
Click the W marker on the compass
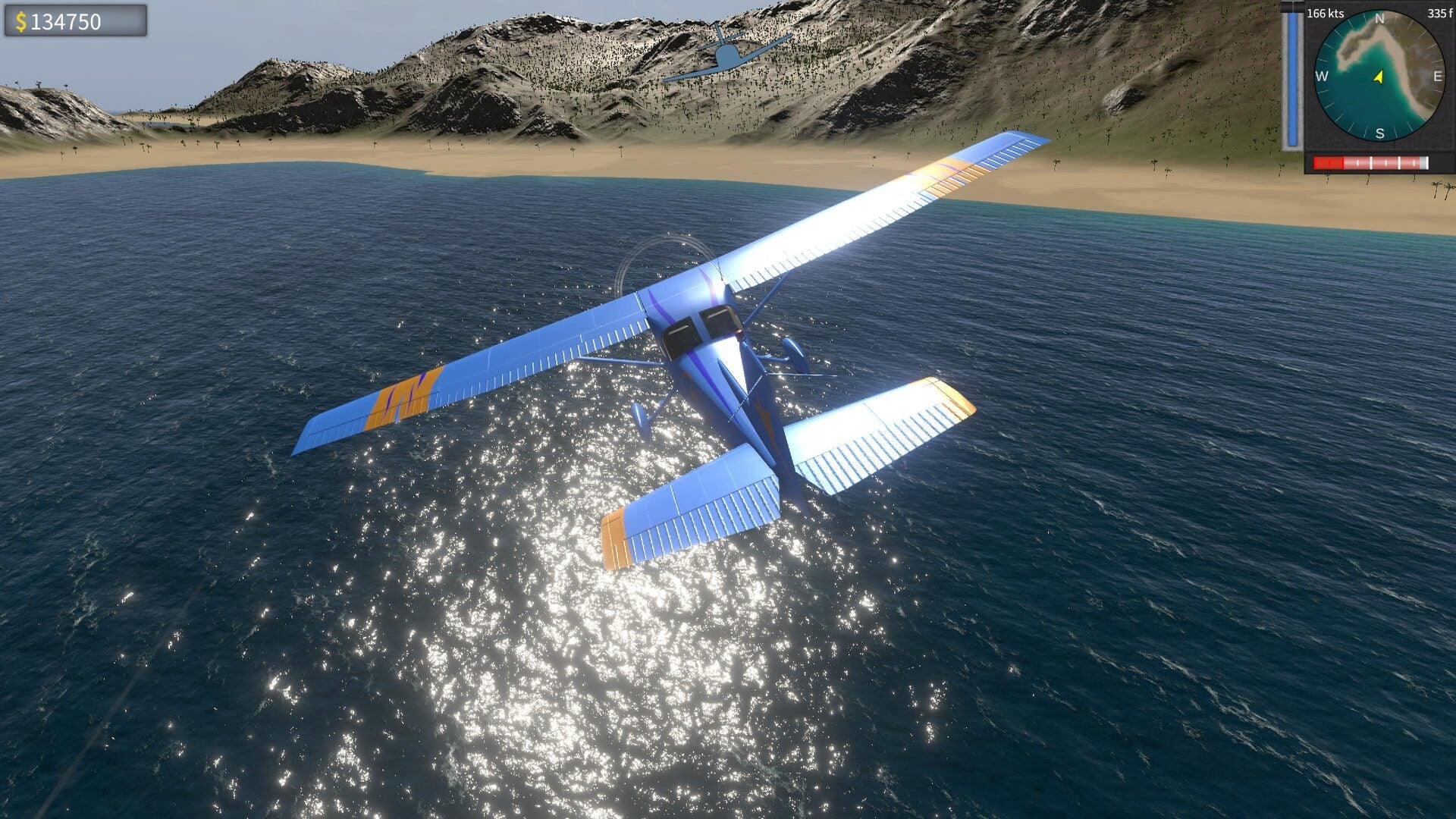[1323, 76]
